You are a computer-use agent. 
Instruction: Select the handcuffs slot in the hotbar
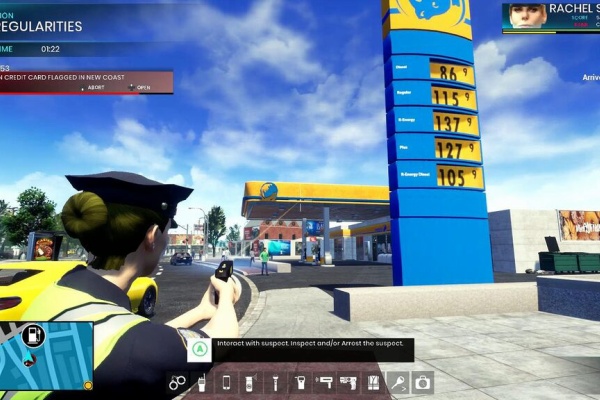click(178, 382)
